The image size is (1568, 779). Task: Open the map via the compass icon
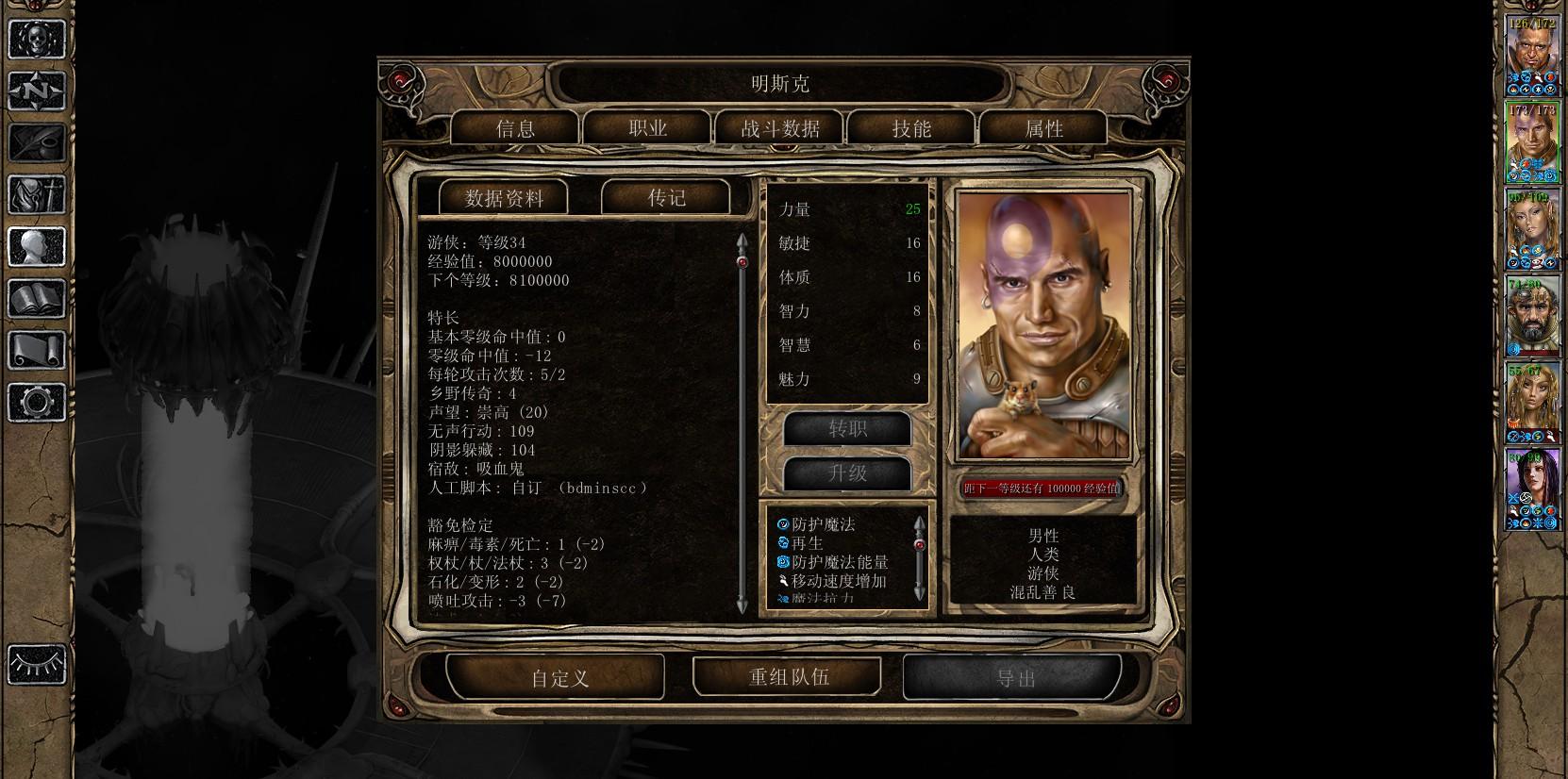36,91
